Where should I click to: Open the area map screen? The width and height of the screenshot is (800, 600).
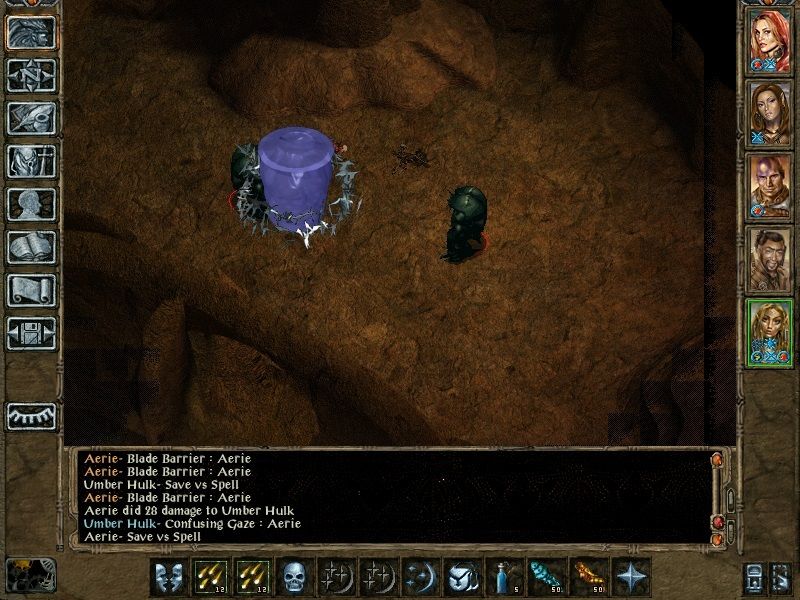31,75
